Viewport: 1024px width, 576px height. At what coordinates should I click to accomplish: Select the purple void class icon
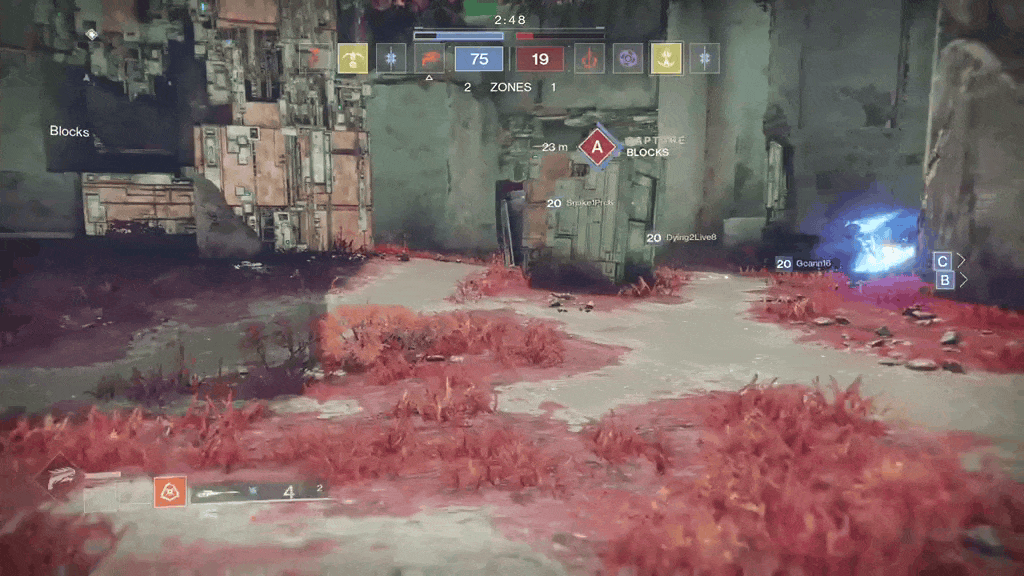[x=628, y=59]
